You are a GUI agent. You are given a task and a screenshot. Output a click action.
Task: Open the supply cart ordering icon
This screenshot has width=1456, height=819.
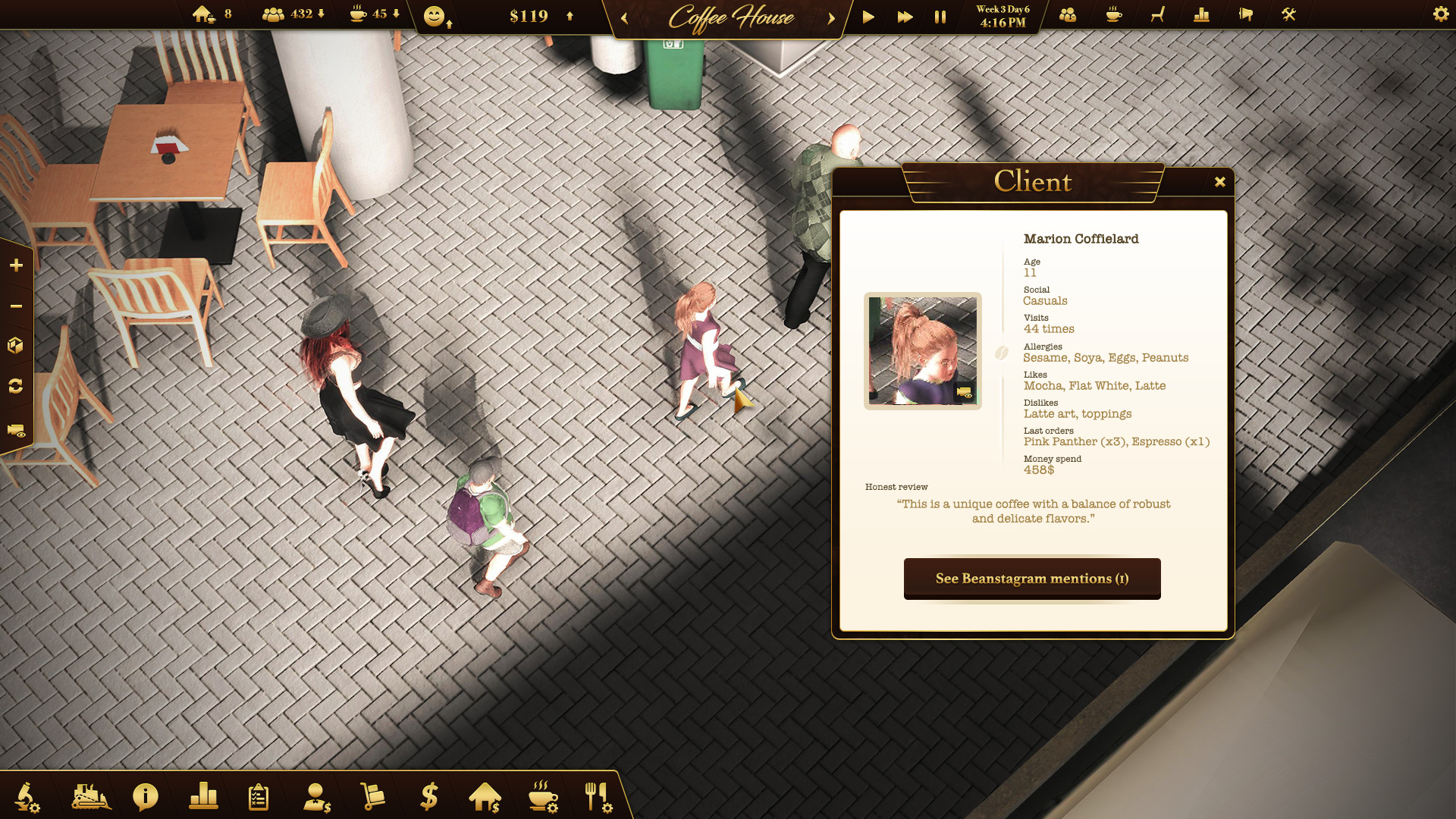372,796
